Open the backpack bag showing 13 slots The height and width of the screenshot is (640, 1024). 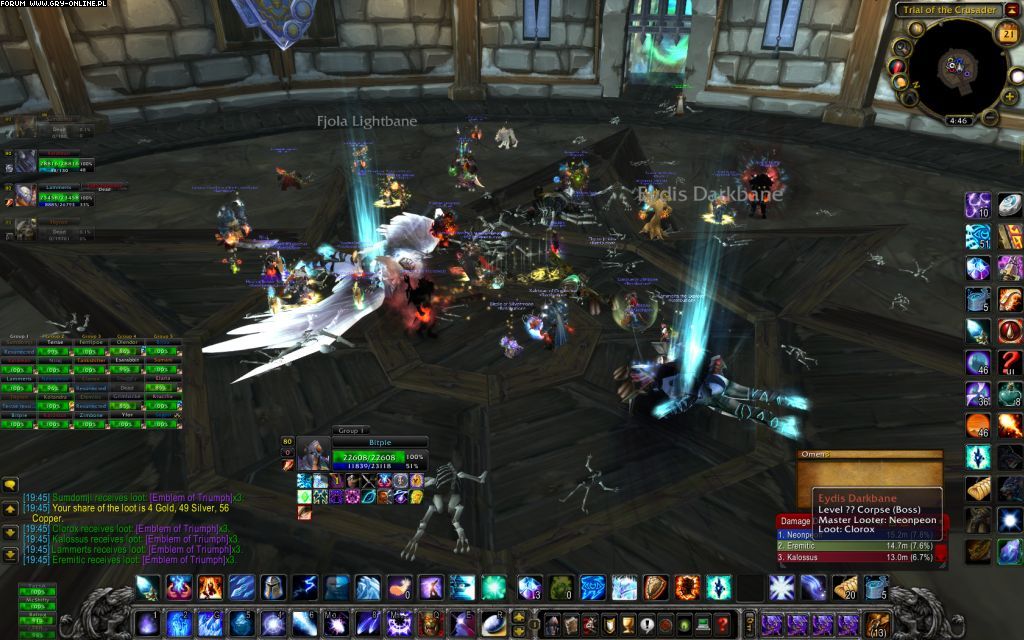pos(878,624)
